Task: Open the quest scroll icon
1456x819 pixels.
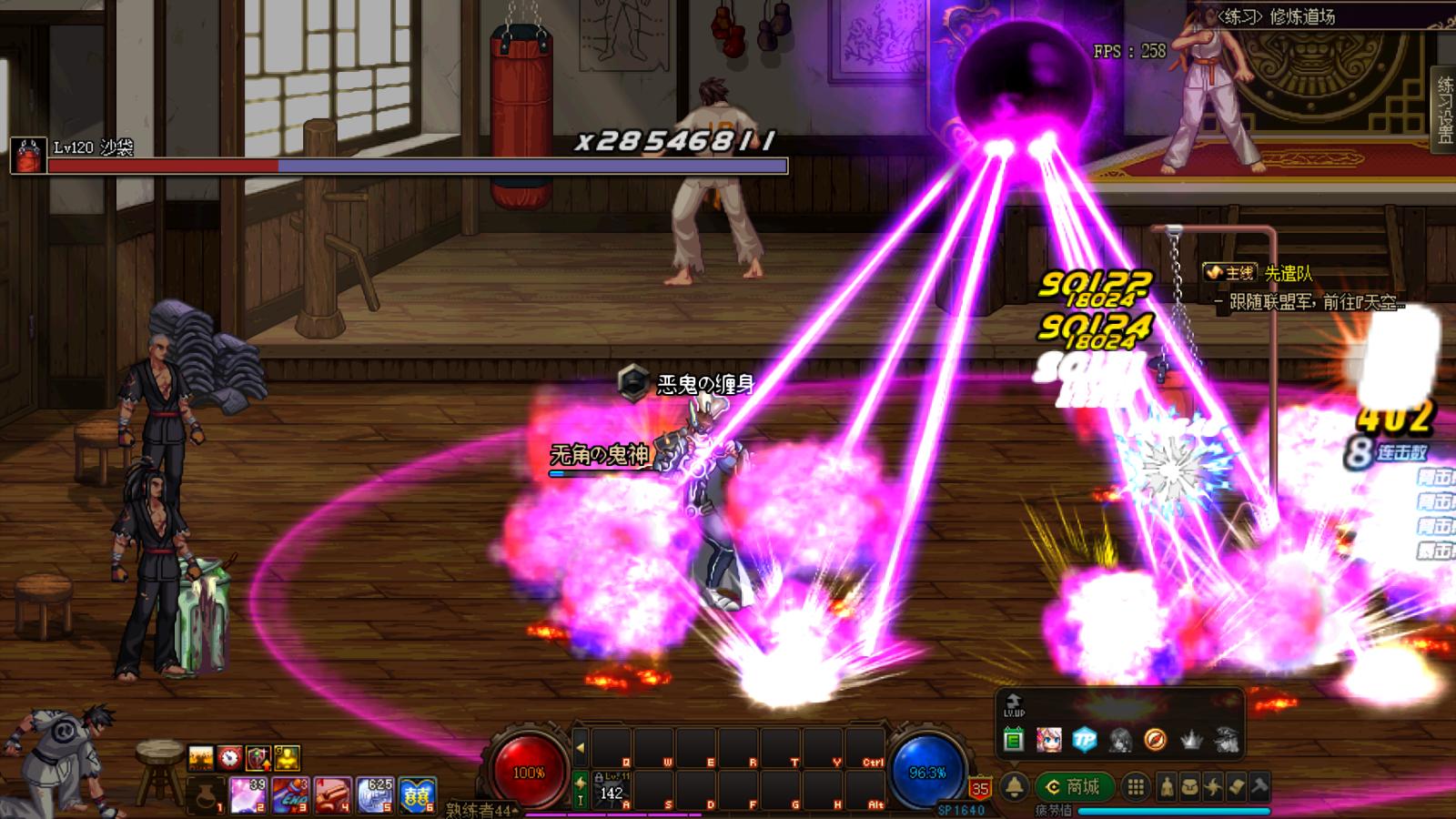Action: (1236, 787)
